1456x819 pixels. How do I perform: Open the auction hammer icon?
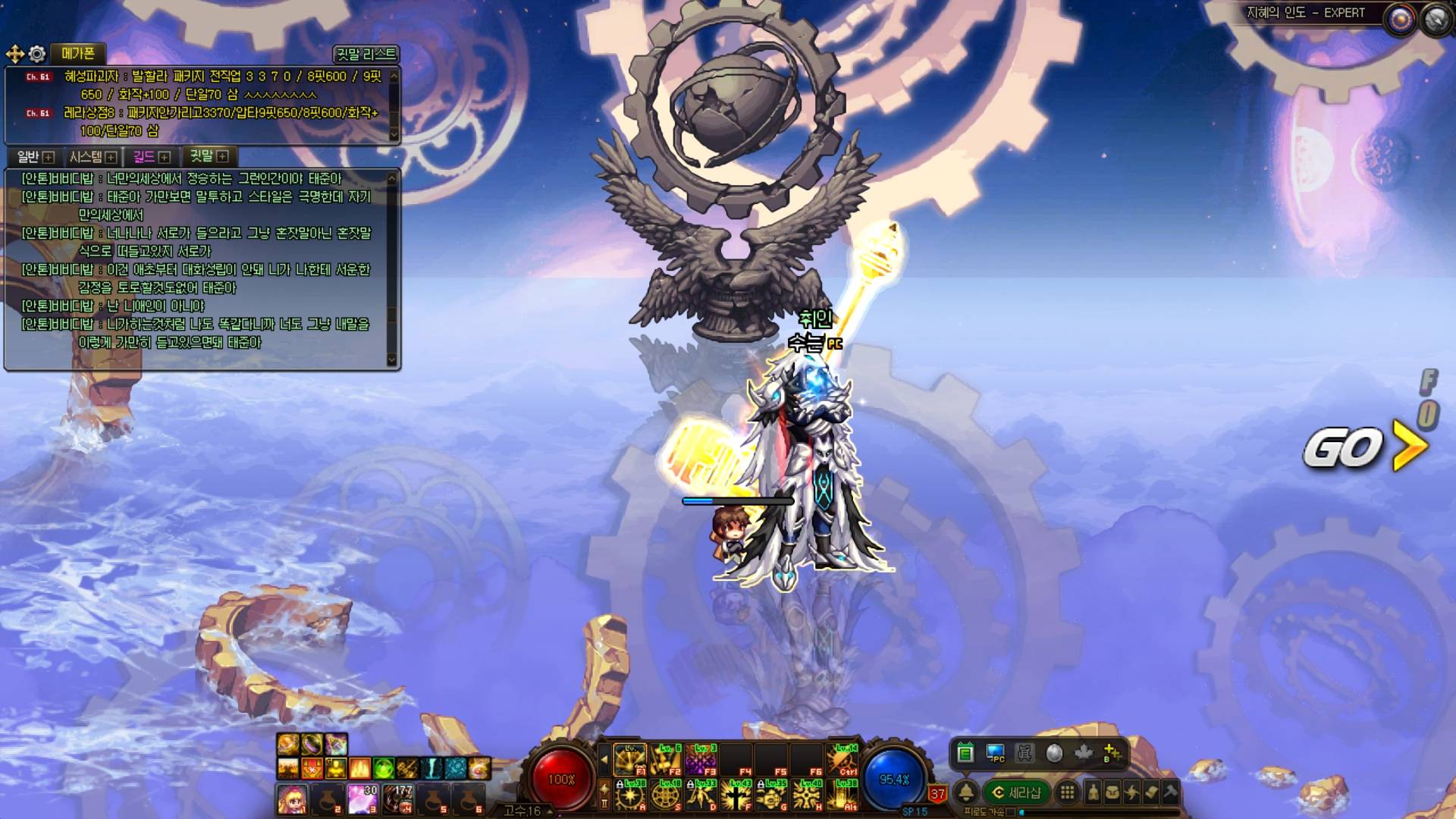click(x=1170, y=793)
